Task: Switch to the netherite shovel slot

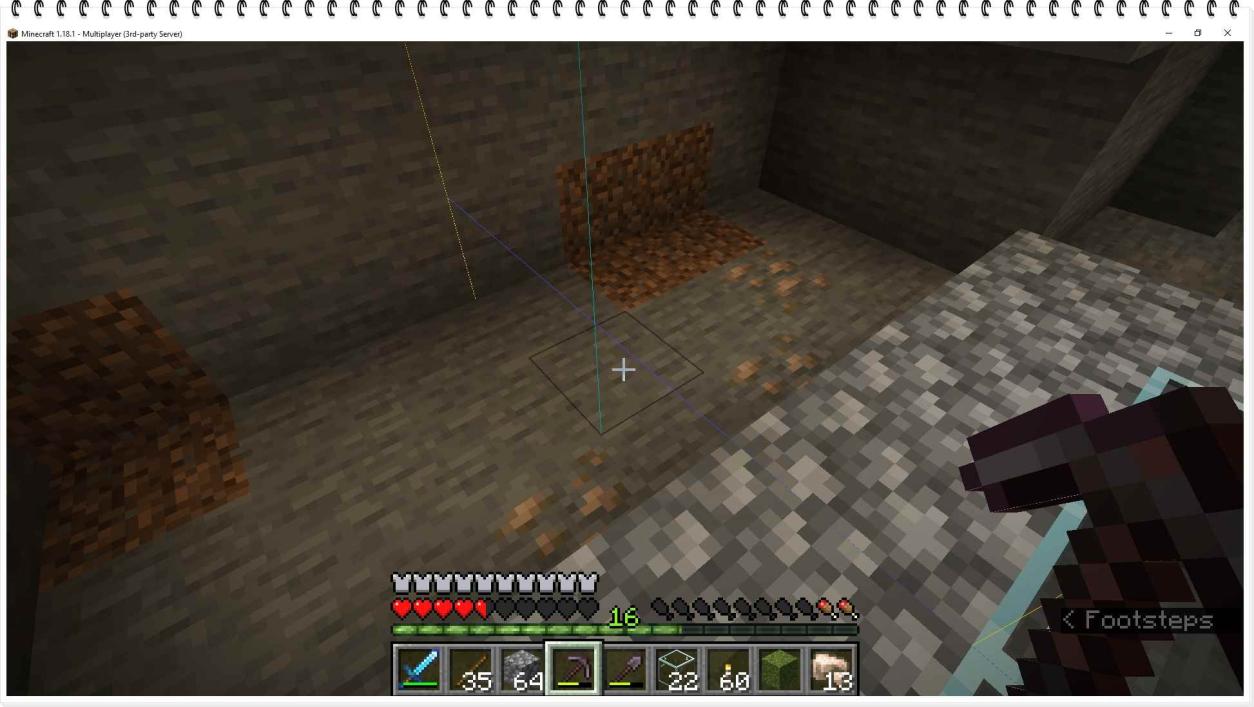Action: click(625, 668)
